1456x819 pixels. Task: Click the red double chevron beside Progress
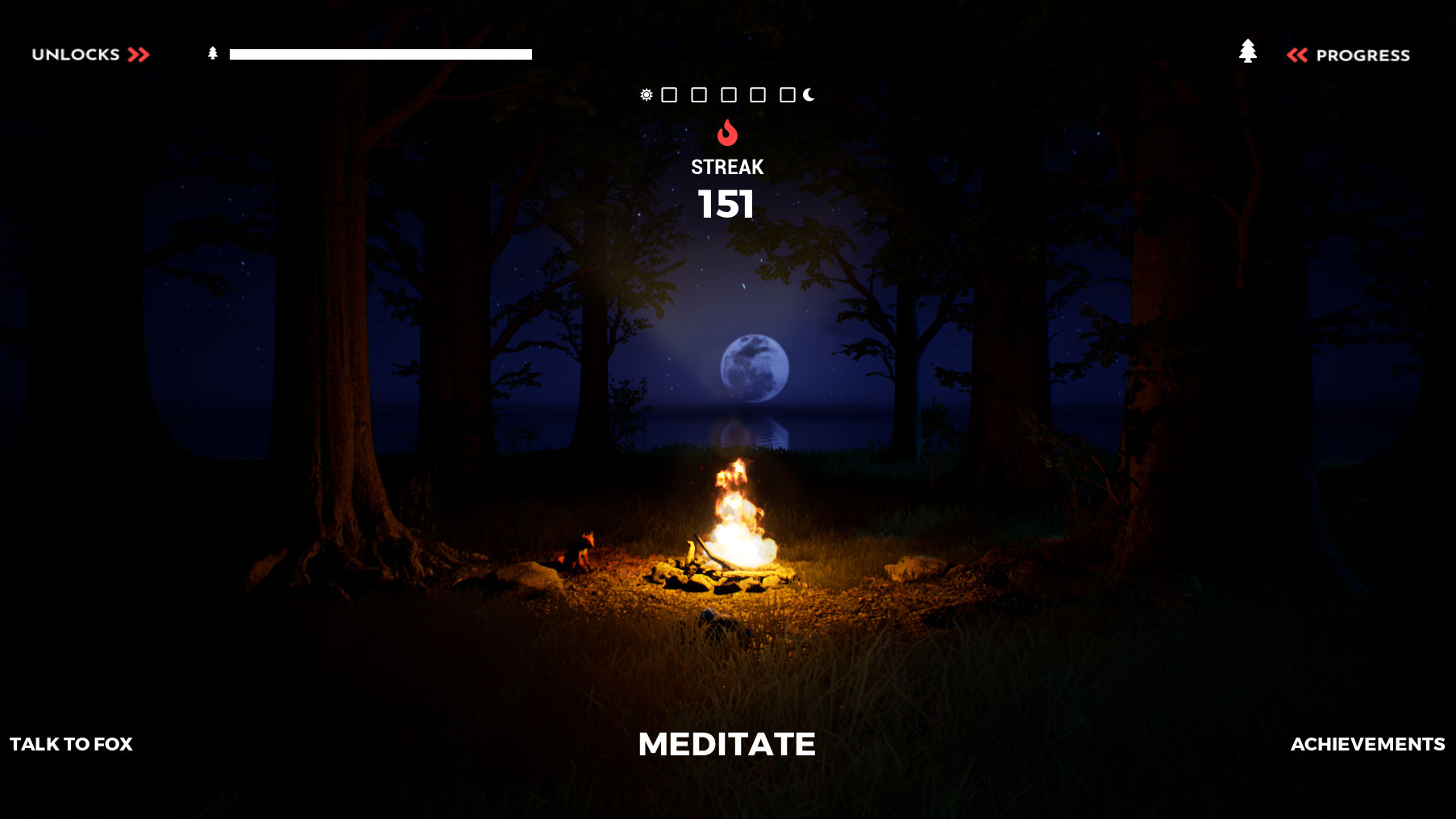tap(1299, 55)
